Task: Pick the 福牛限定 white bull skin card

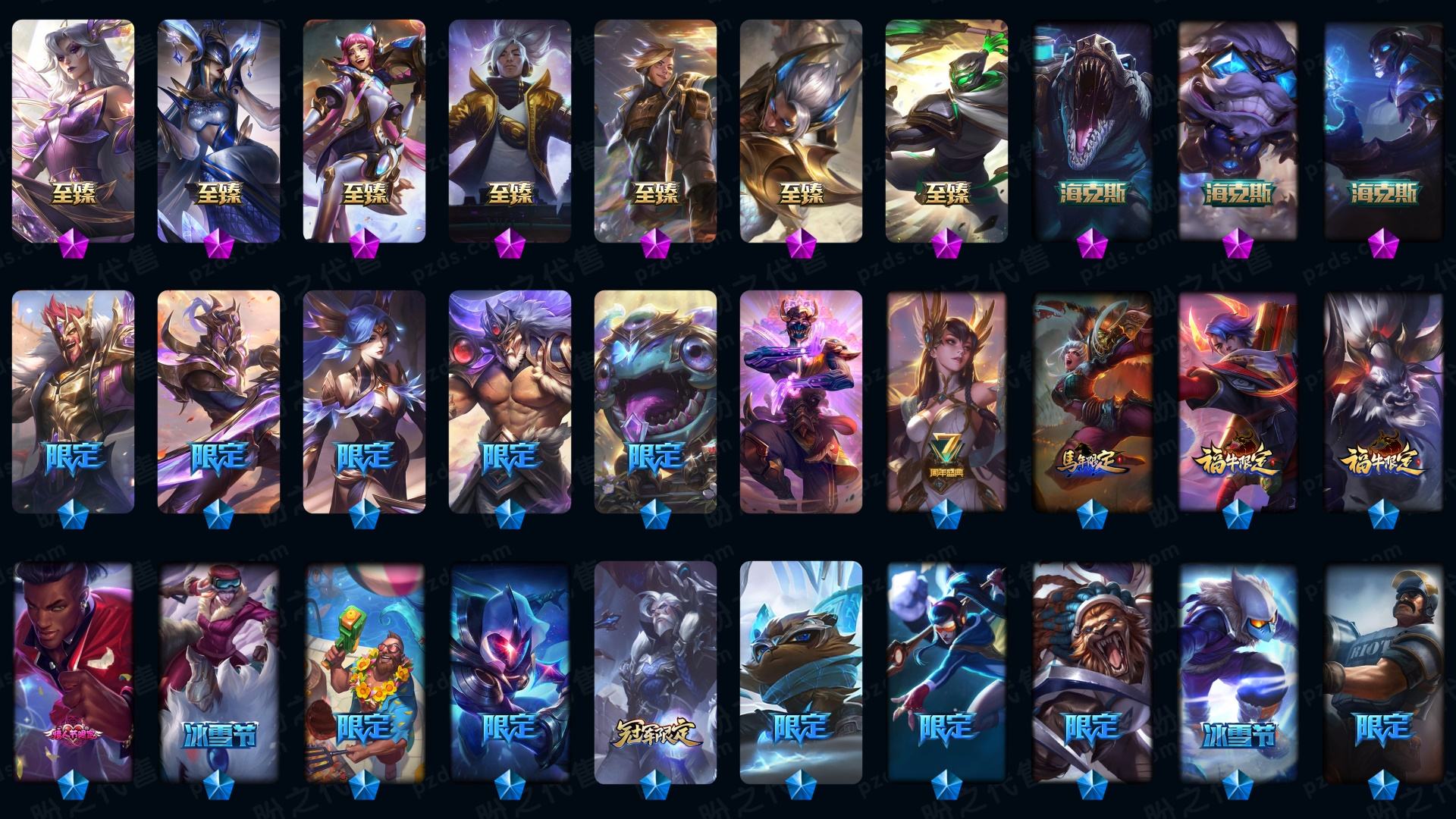Action: (1383, 402)
